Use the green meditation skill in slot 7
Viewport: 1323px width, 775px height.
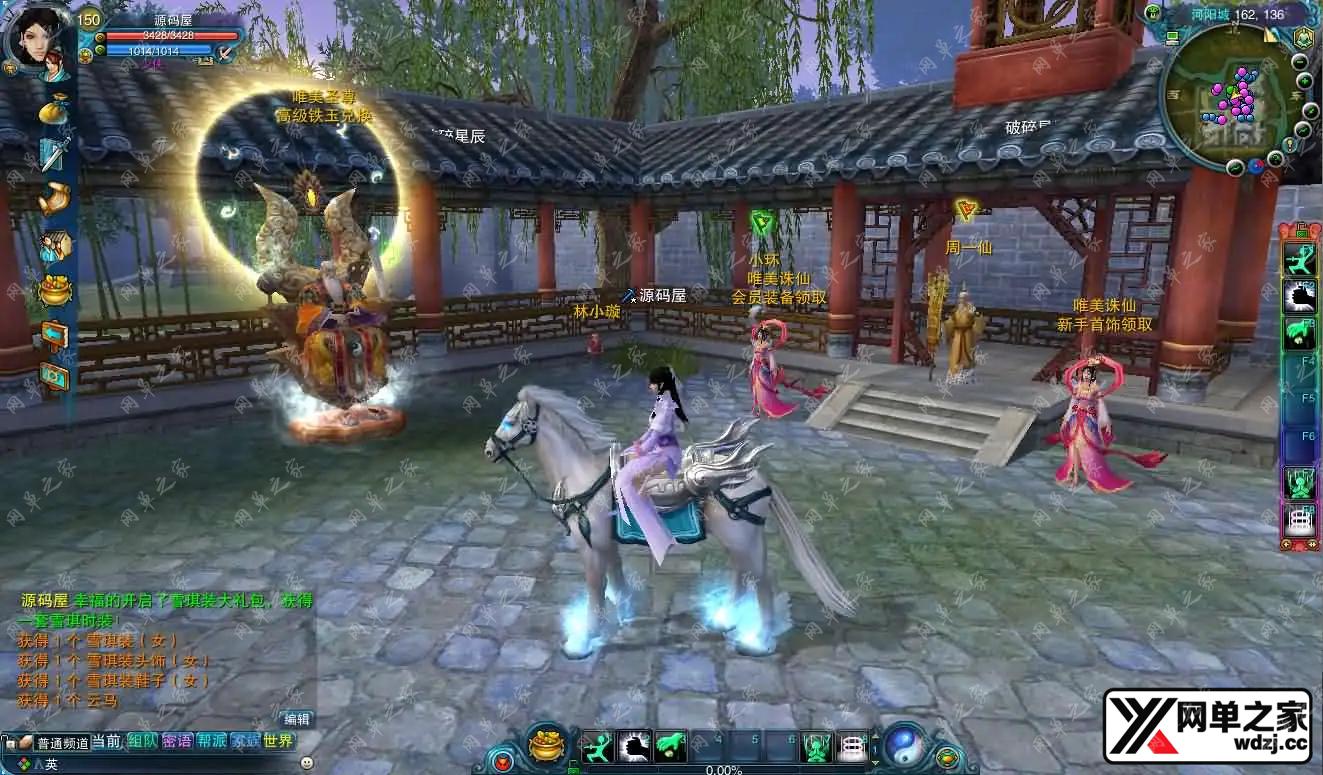tap(817, 746)
